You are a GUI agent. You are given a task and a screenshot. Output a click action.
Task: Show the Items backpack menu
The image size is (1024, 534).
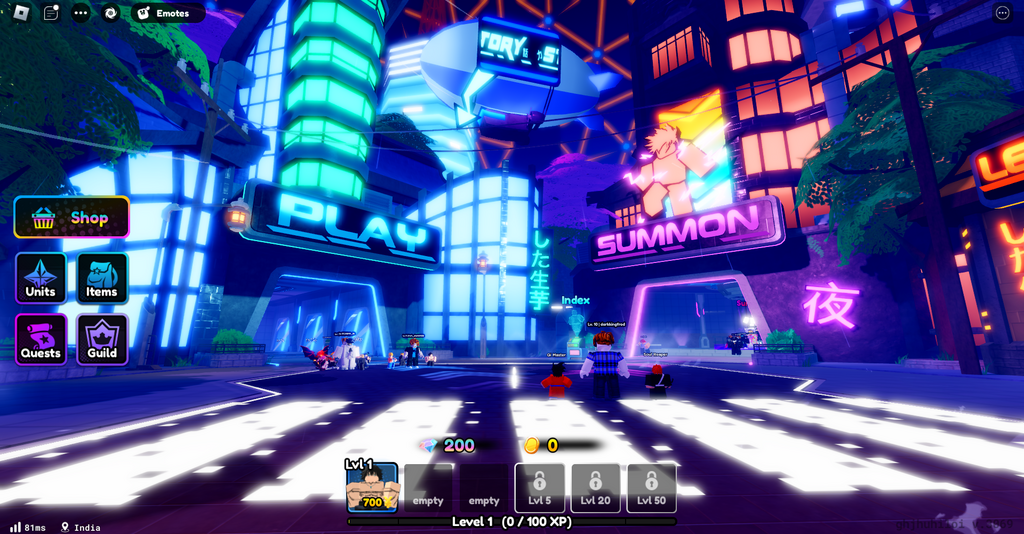point(102,278)
